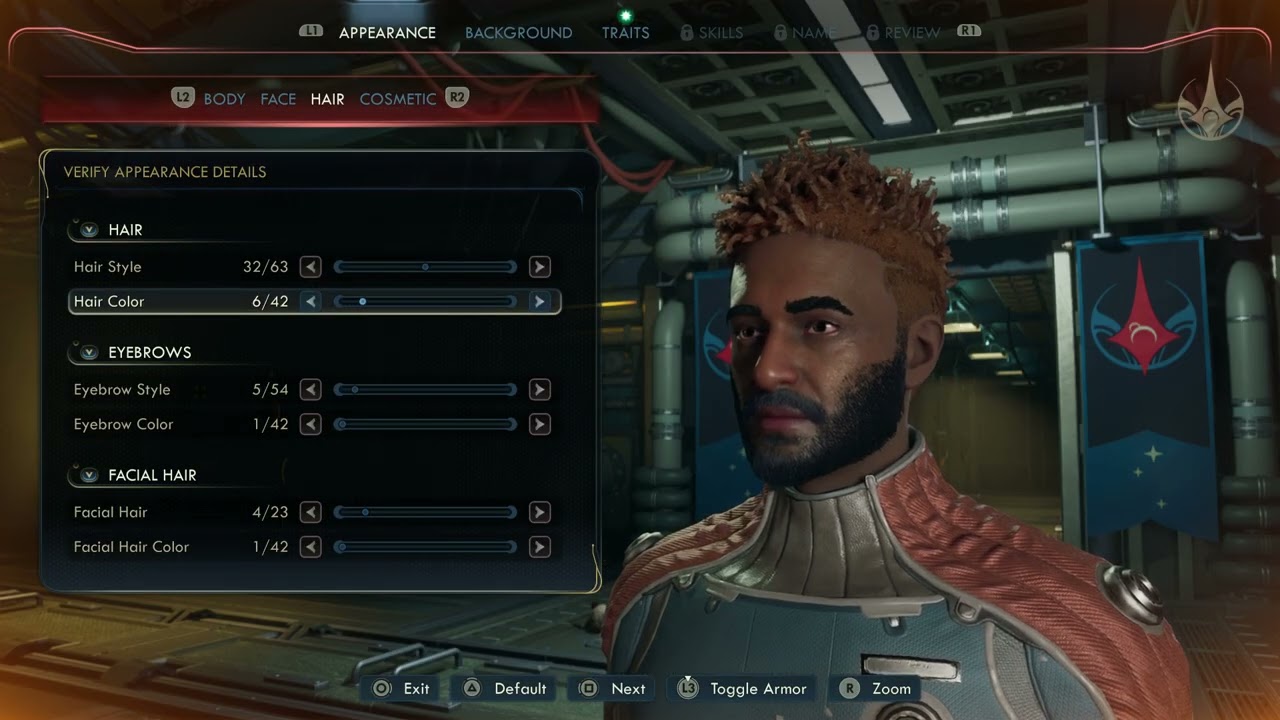Collapse the HAIR section
1280x720 pixels.
click(88, 229)
